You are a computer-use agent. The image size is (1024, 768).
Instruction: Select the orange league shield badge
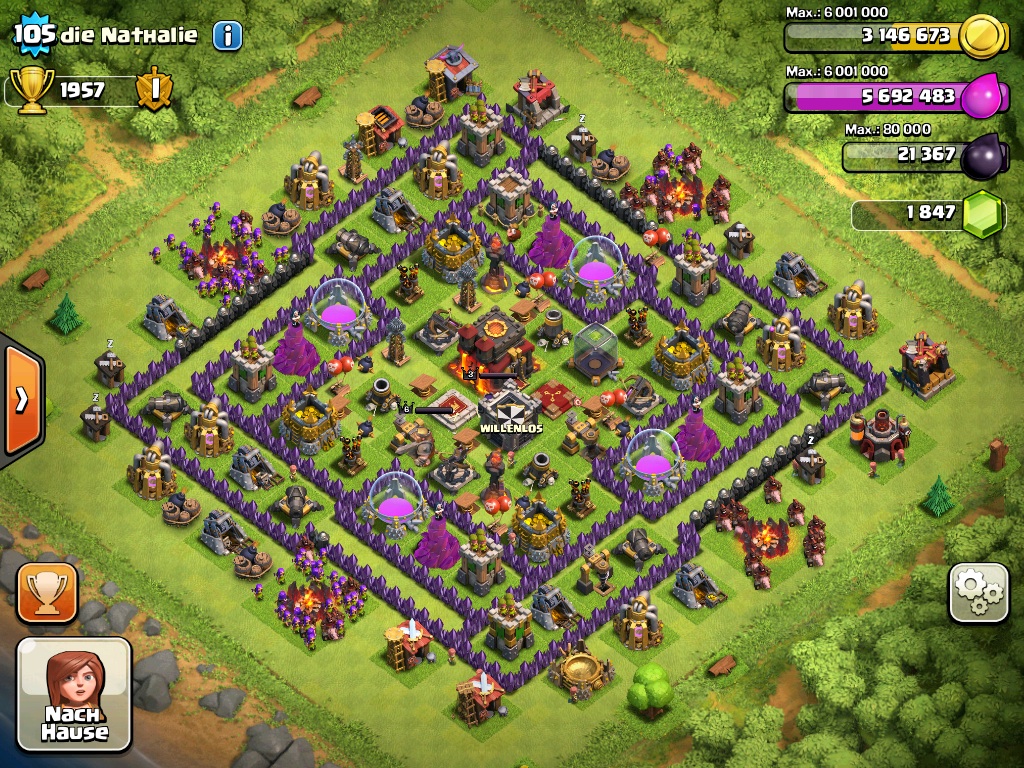click(154, 90)
